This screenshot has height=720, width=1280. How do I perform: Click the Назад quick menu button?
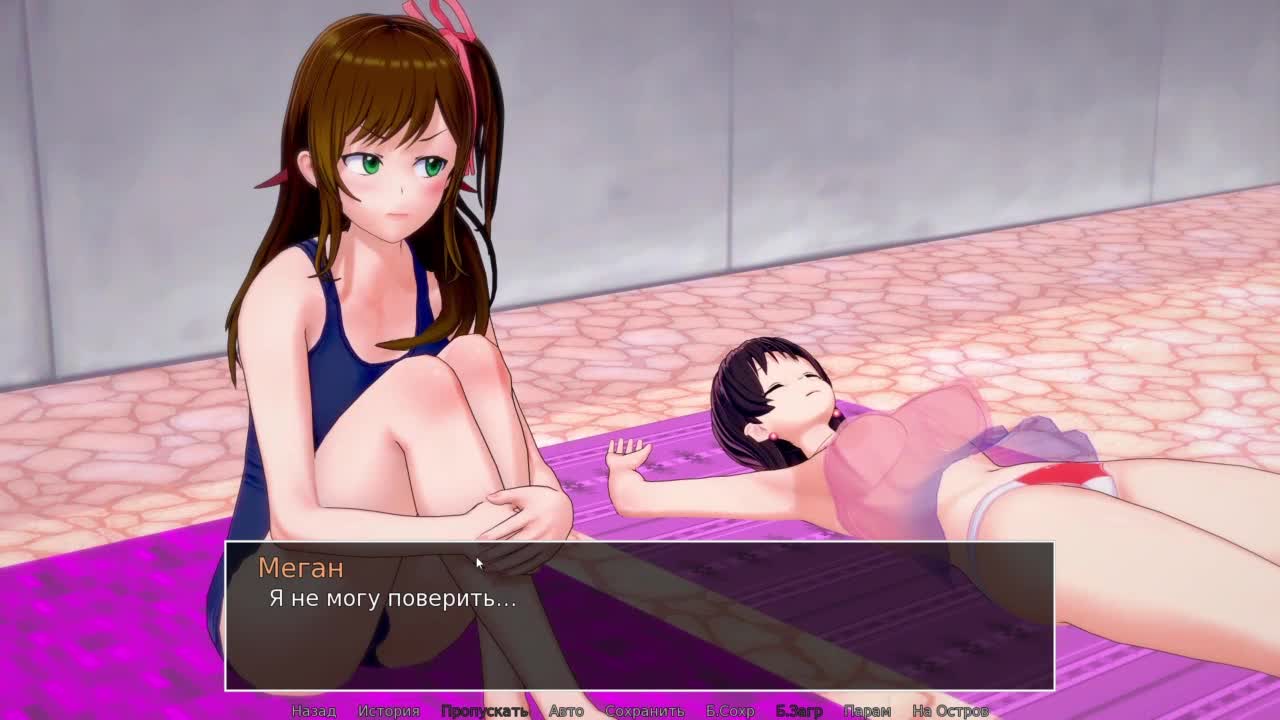313,711
